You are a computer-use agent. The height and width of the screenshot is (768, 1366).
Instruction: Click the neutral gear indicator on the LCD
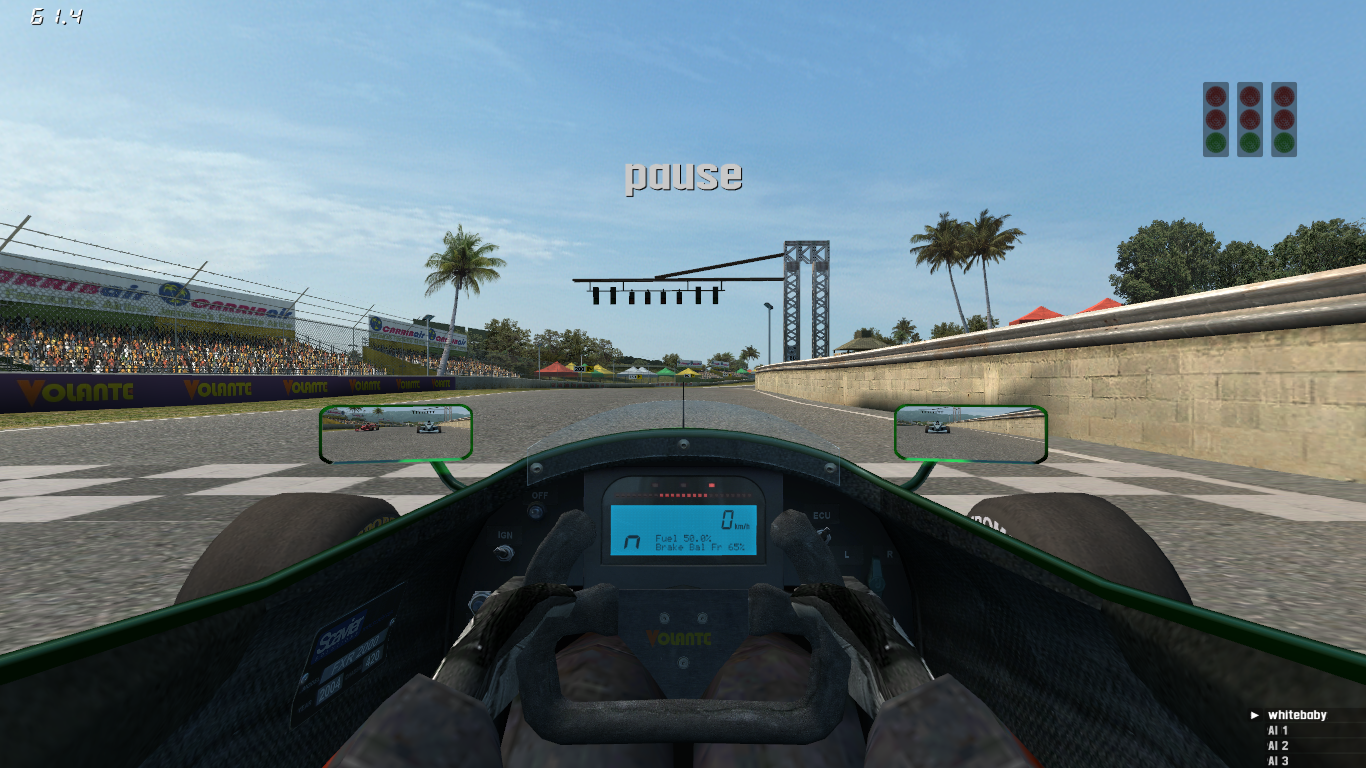point(631,540)
